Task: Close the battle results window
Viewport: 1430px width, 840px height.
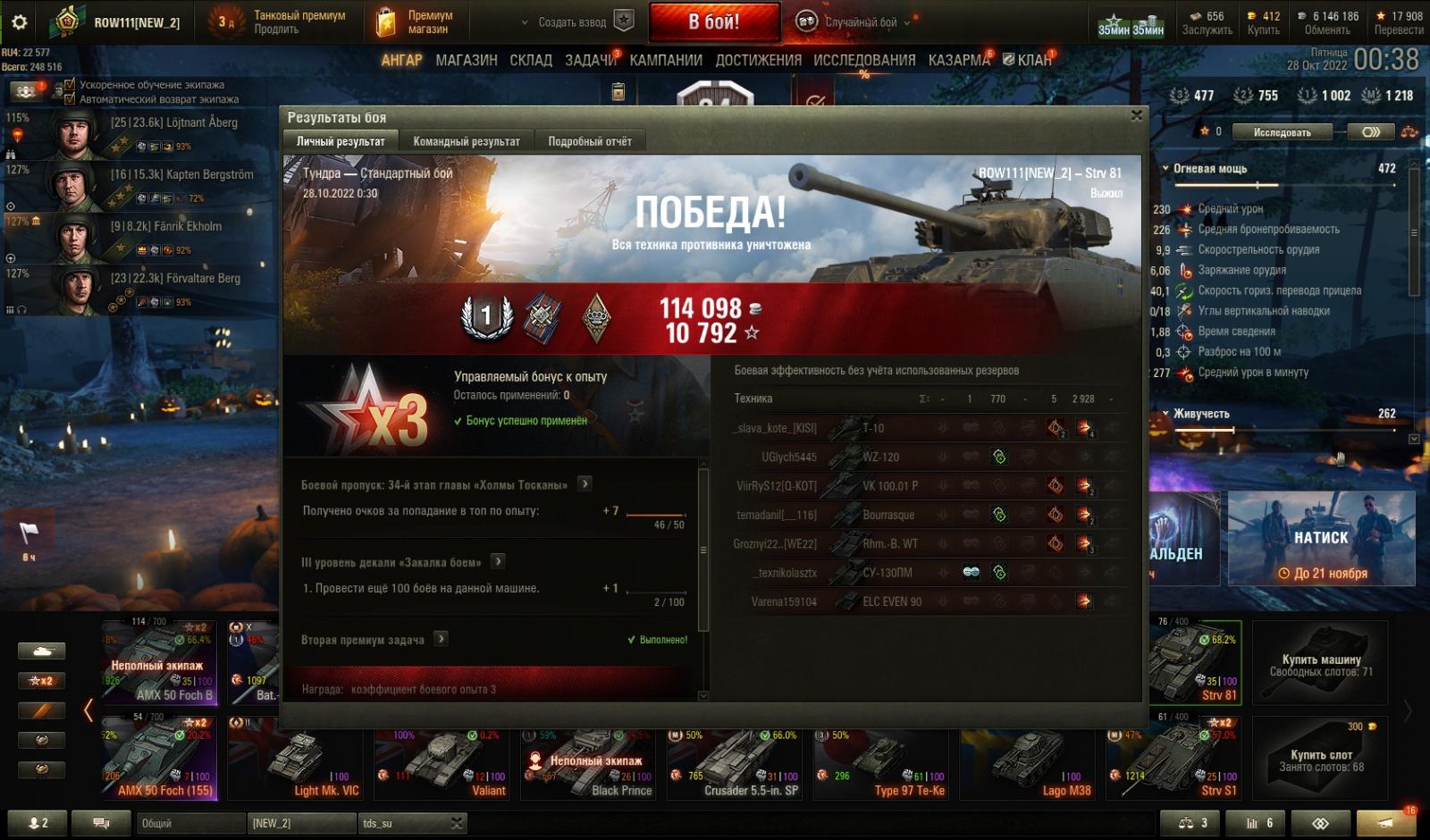Action: 1136,115
